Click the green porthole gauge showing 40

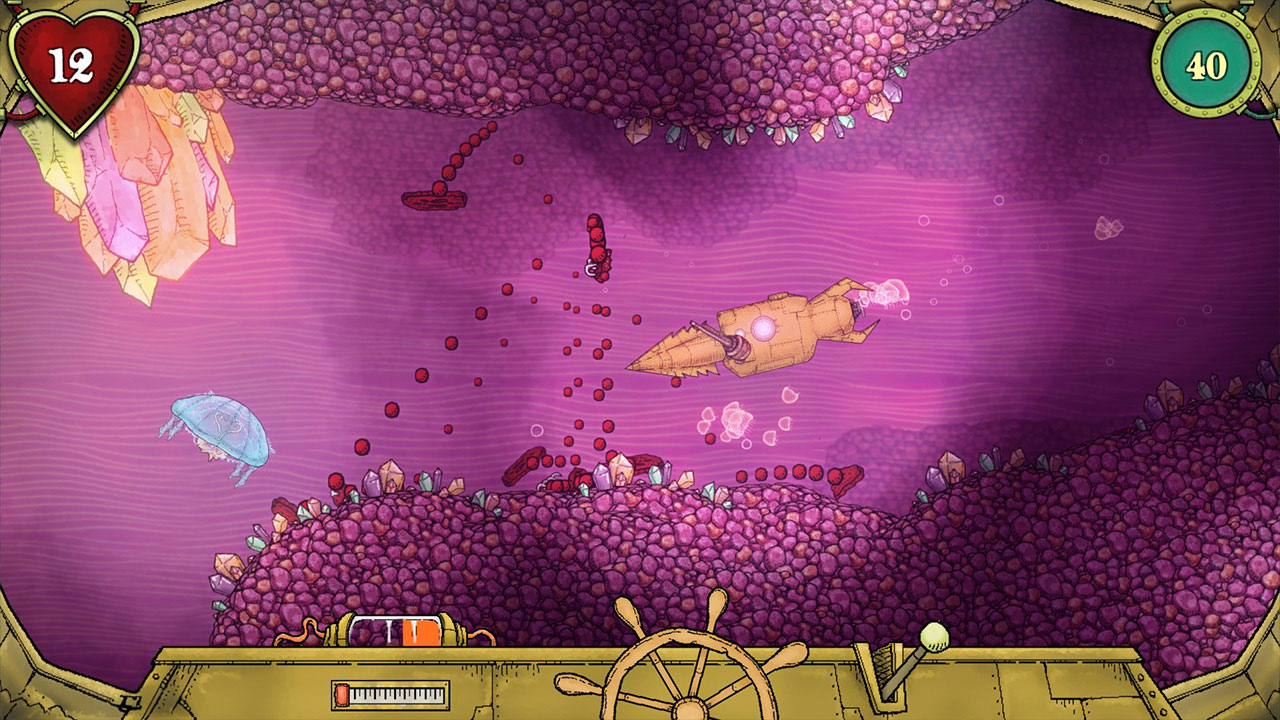pos(1206,63)
